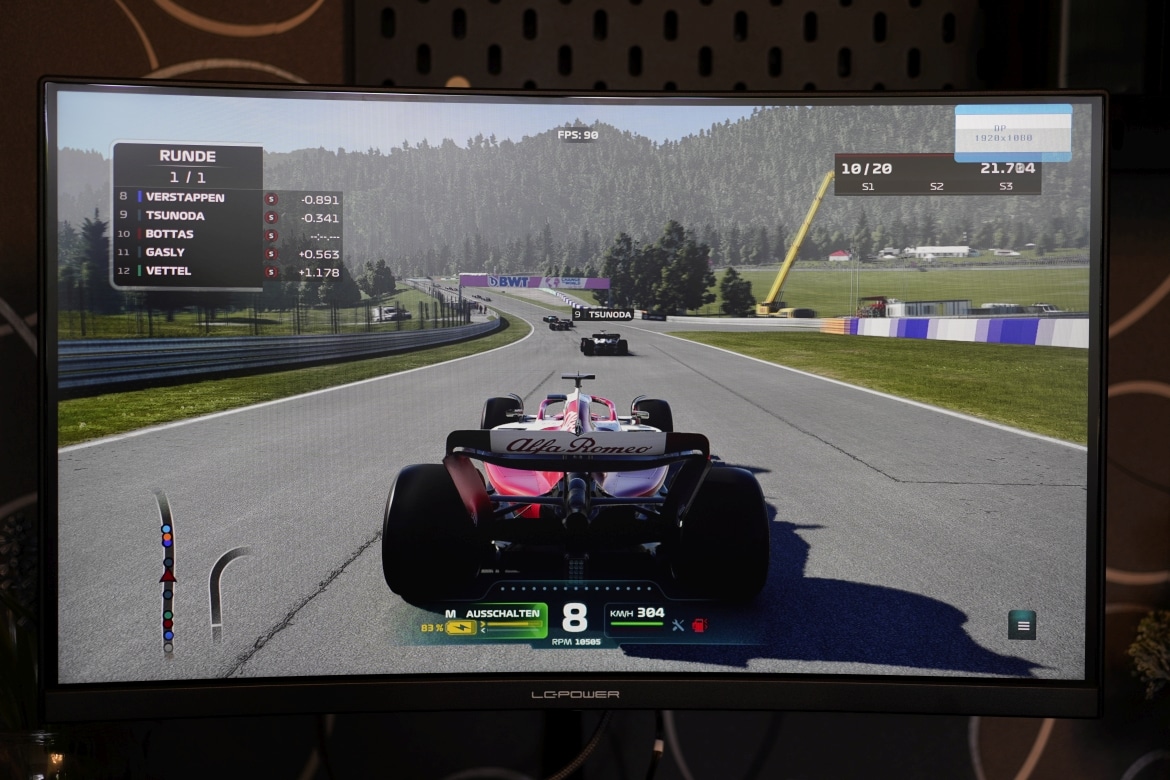Click the Tsunoda name tag above the car
The height and width of the screenshot is (780, 1170).
(602, 314)
